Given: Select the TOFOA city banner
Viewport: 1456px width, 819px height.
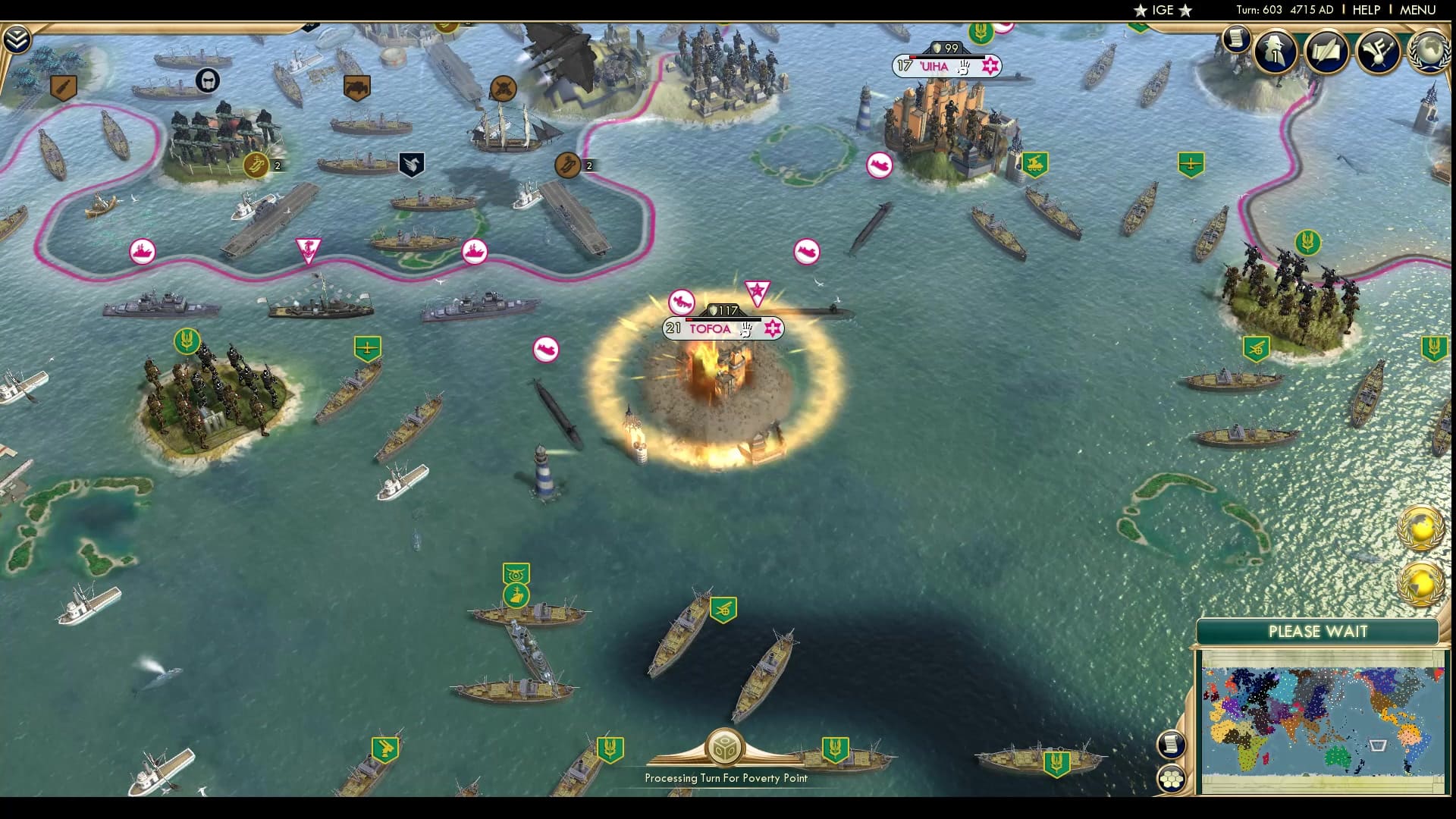Looking at the screenshot, I should (x=709, y=329).
